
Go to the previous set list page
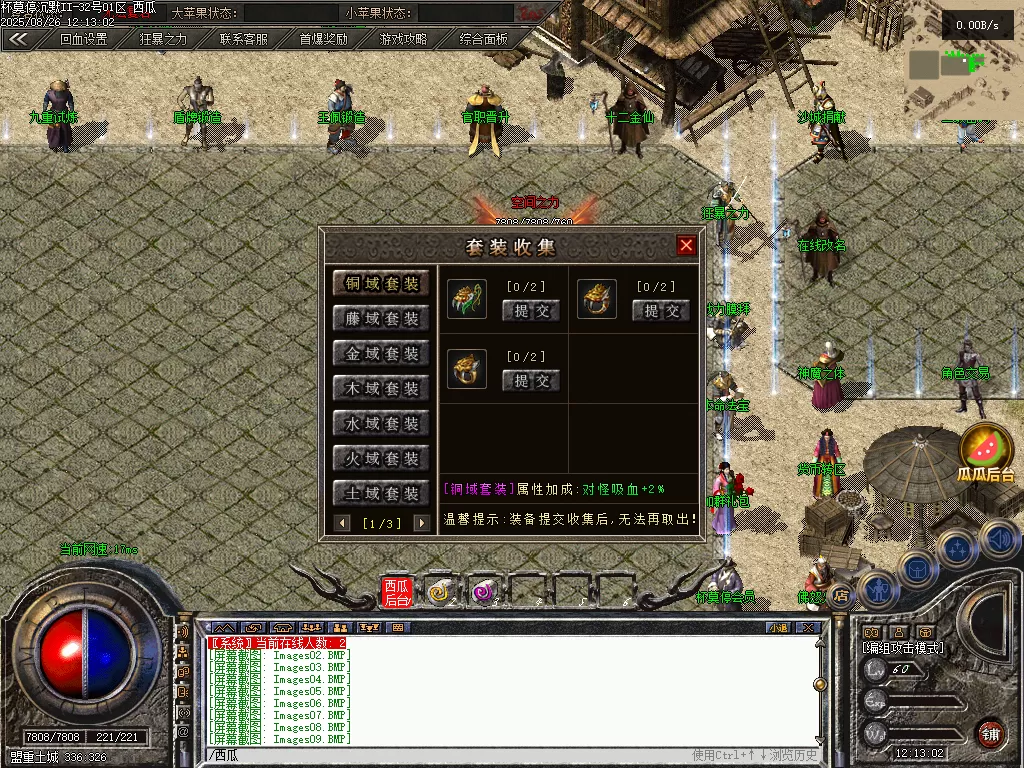click(x=343, y=523)
